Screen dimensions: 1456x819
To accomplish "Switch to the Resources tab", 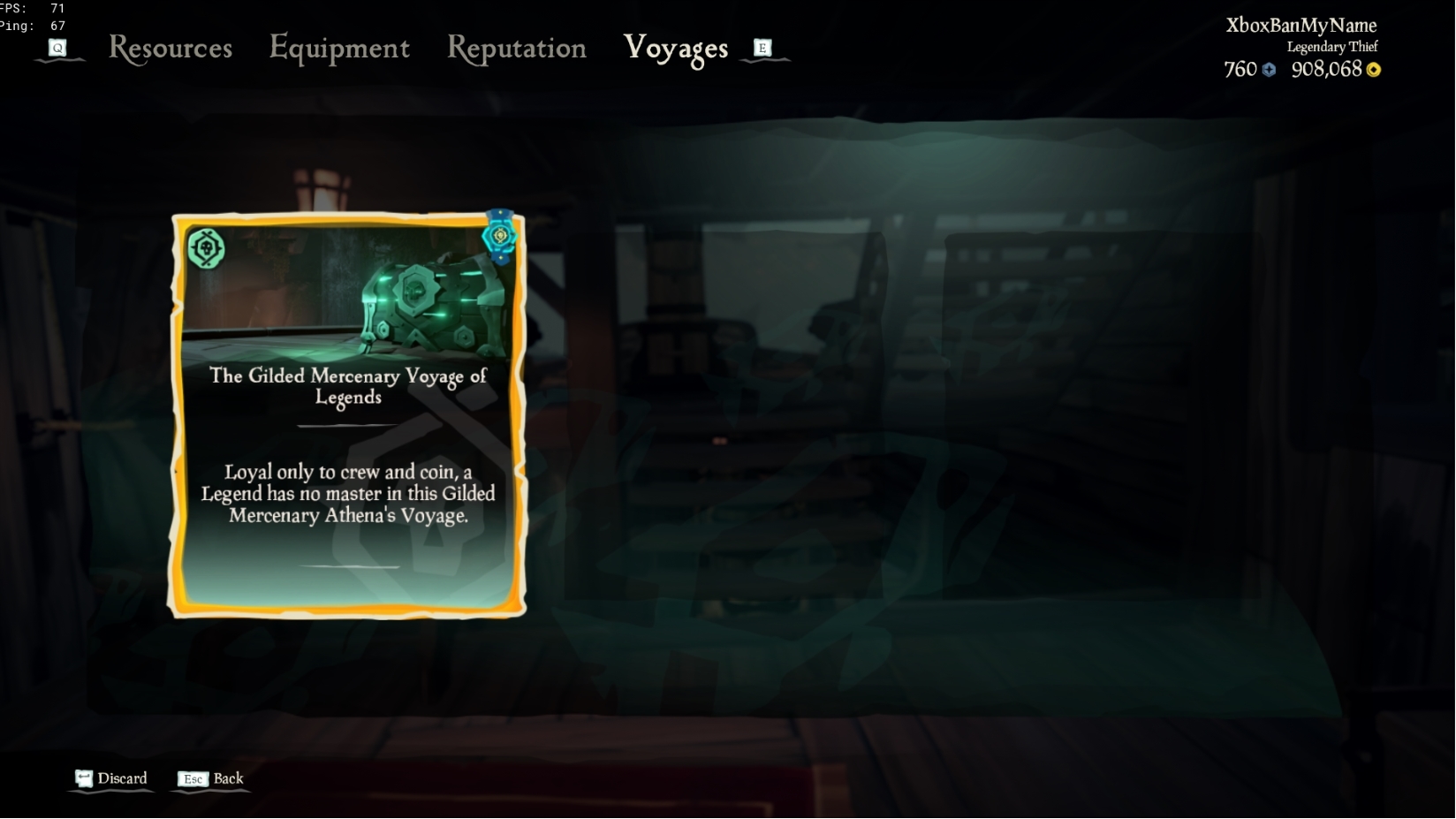I will (170, 49).
